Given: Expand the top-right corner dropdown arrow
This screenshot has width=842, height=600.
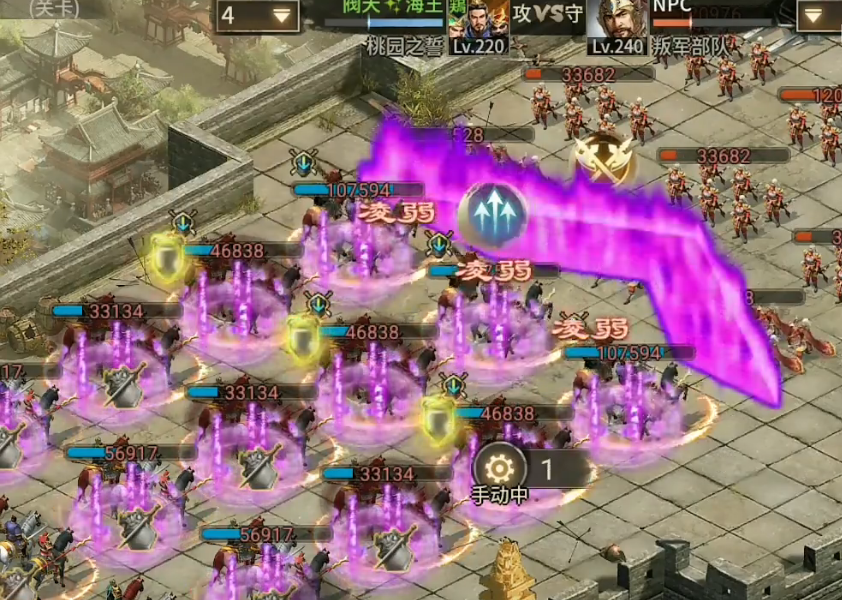Looking at the screenshot, I should coord(818,14).
